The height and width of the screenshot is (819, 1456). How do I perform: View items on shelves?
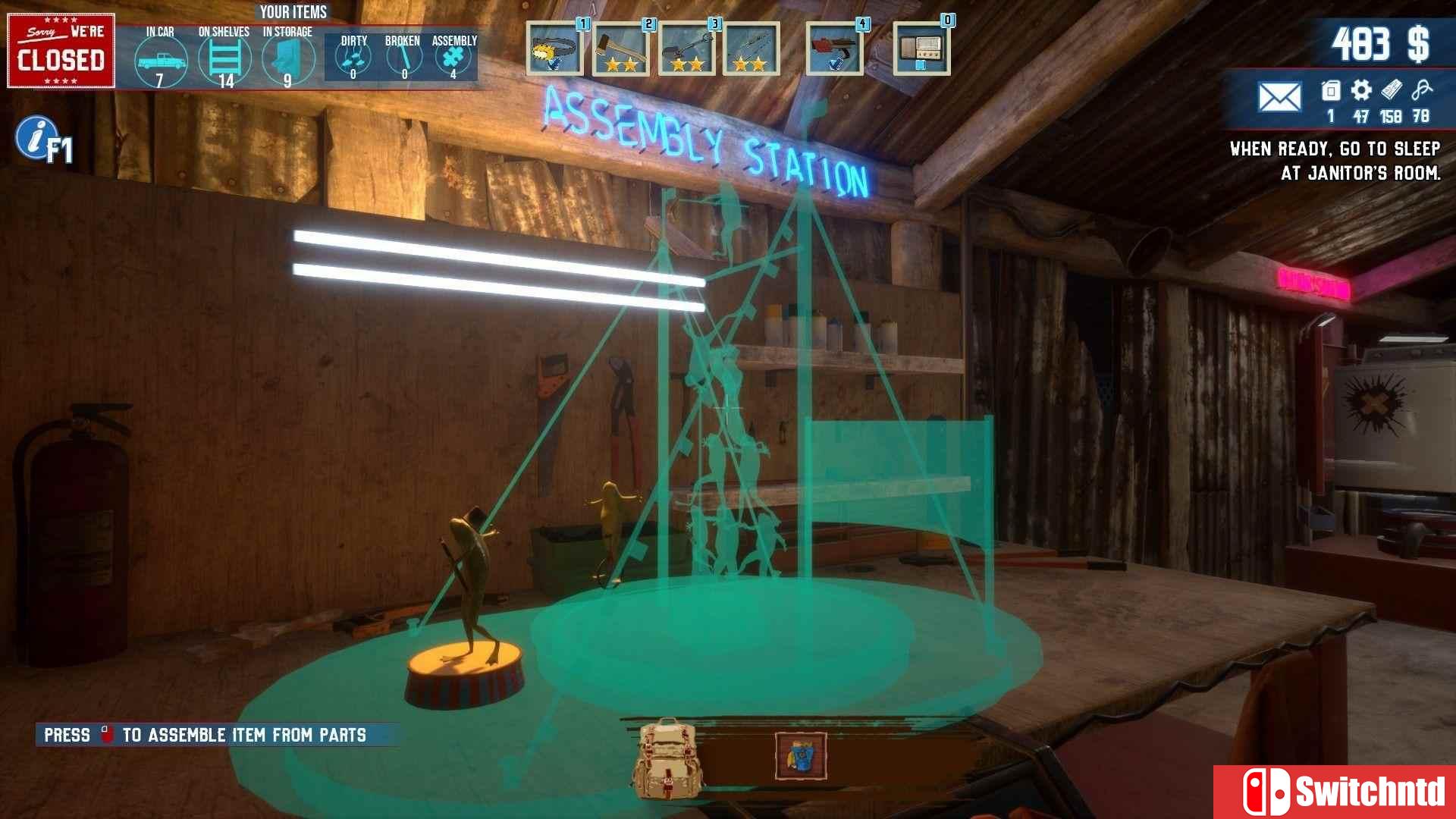[x=224, y=59]
